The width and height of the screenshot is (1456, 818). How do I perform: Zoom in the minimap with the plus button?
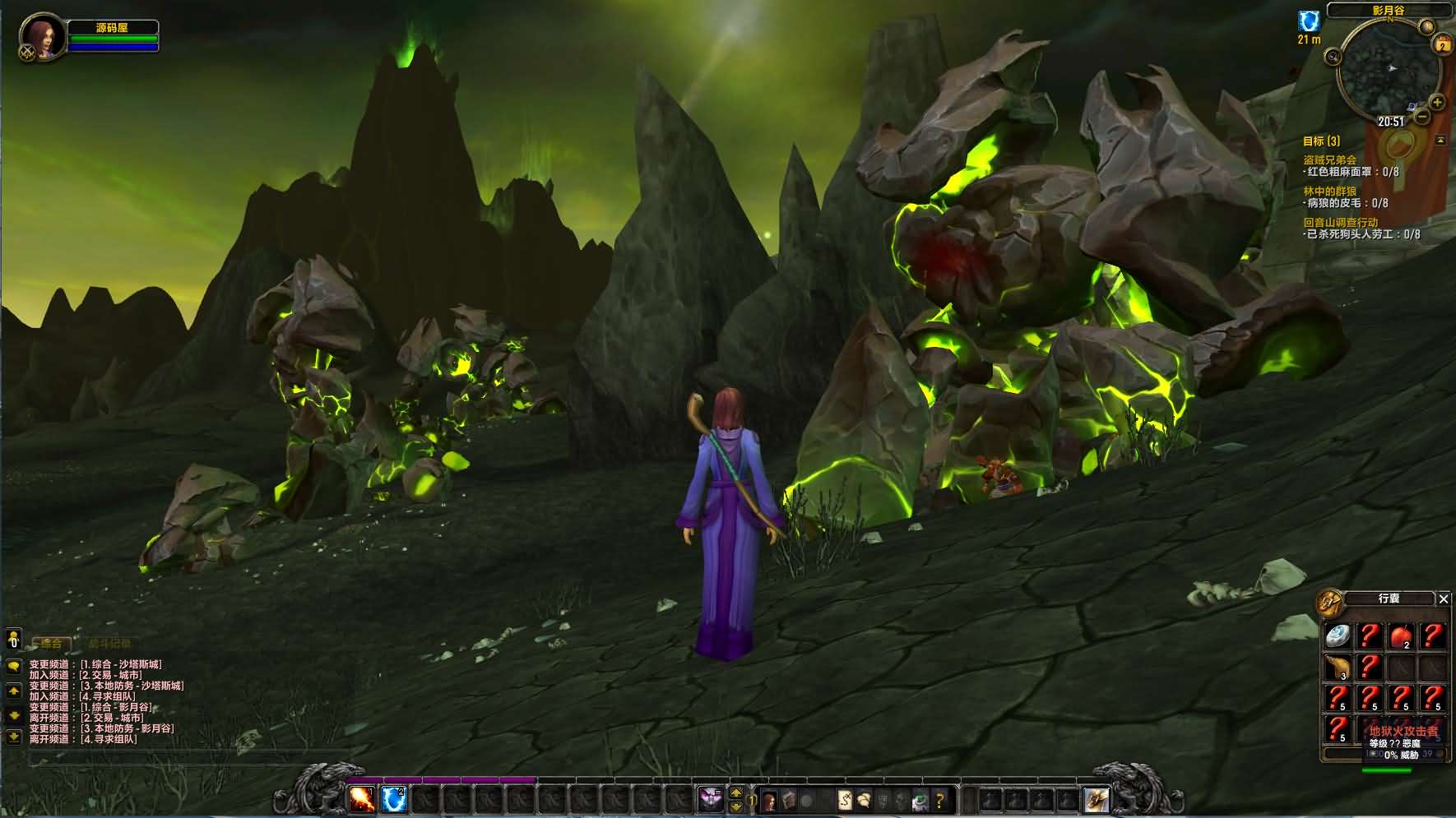point(1437,103)
